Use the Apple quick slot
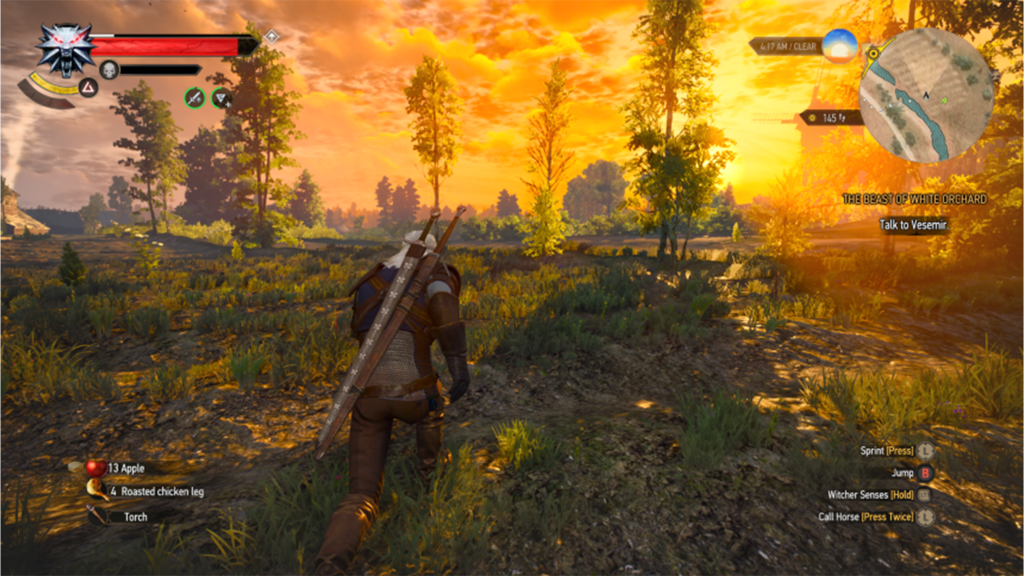Image resolution: width=1024 pixels, height=576 pixels. click(96, 467)
